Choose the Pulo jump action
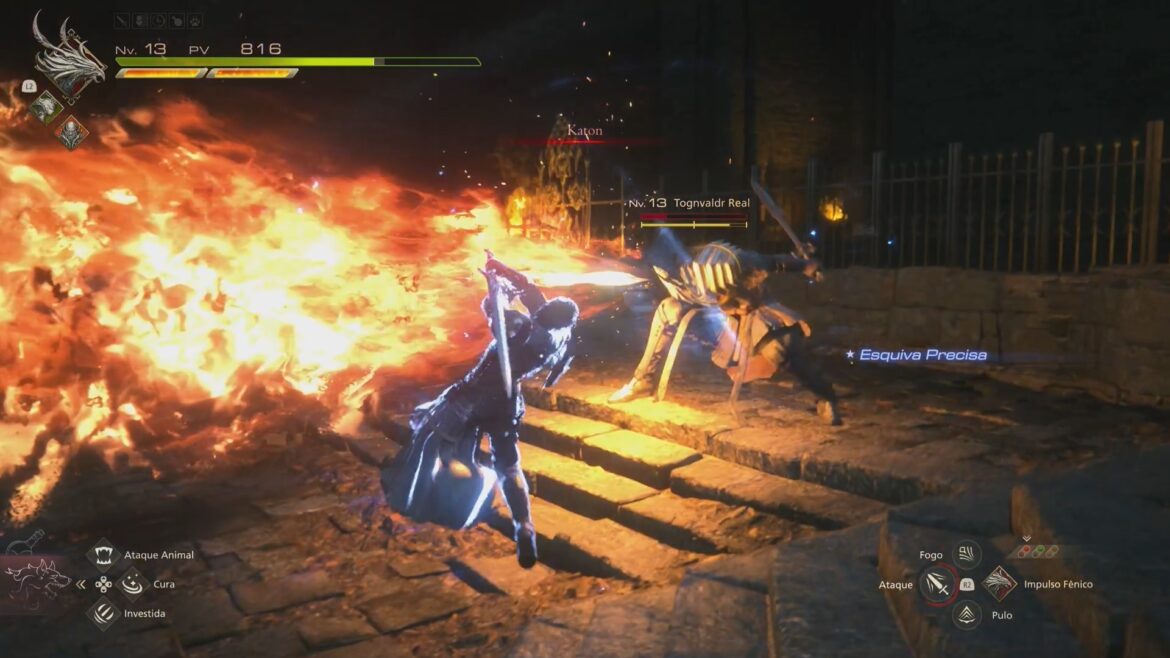 [x=966, y=615]
